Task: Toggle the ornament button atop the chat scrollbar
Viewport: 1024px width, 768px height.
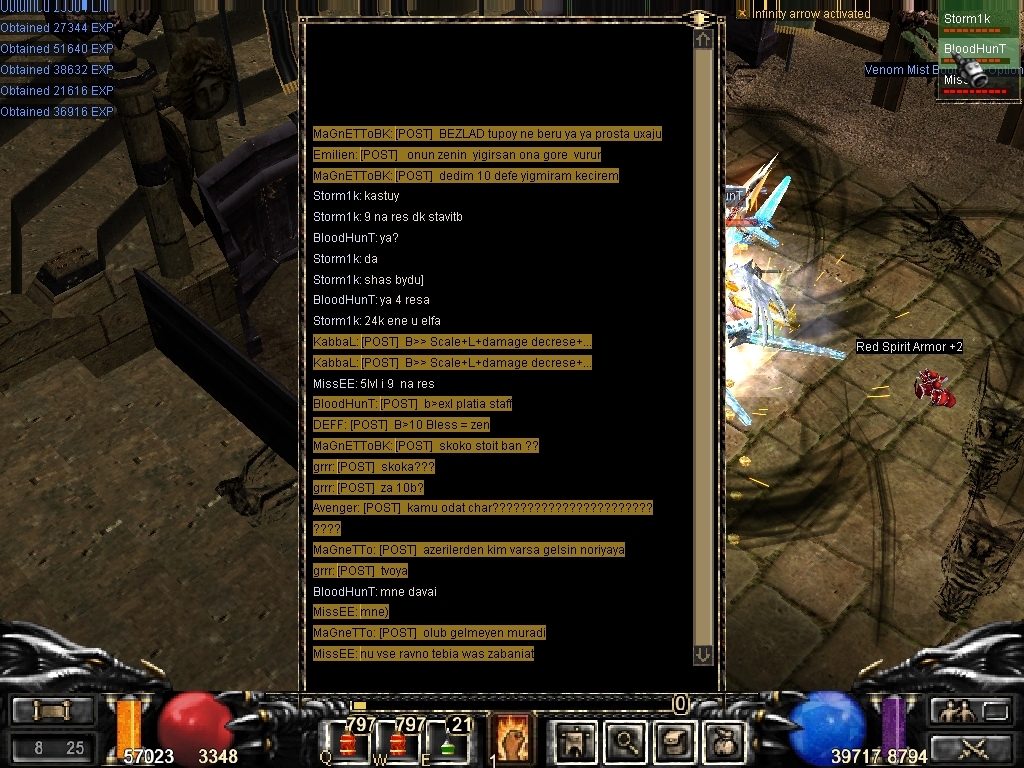Action: tap(700, 19)
